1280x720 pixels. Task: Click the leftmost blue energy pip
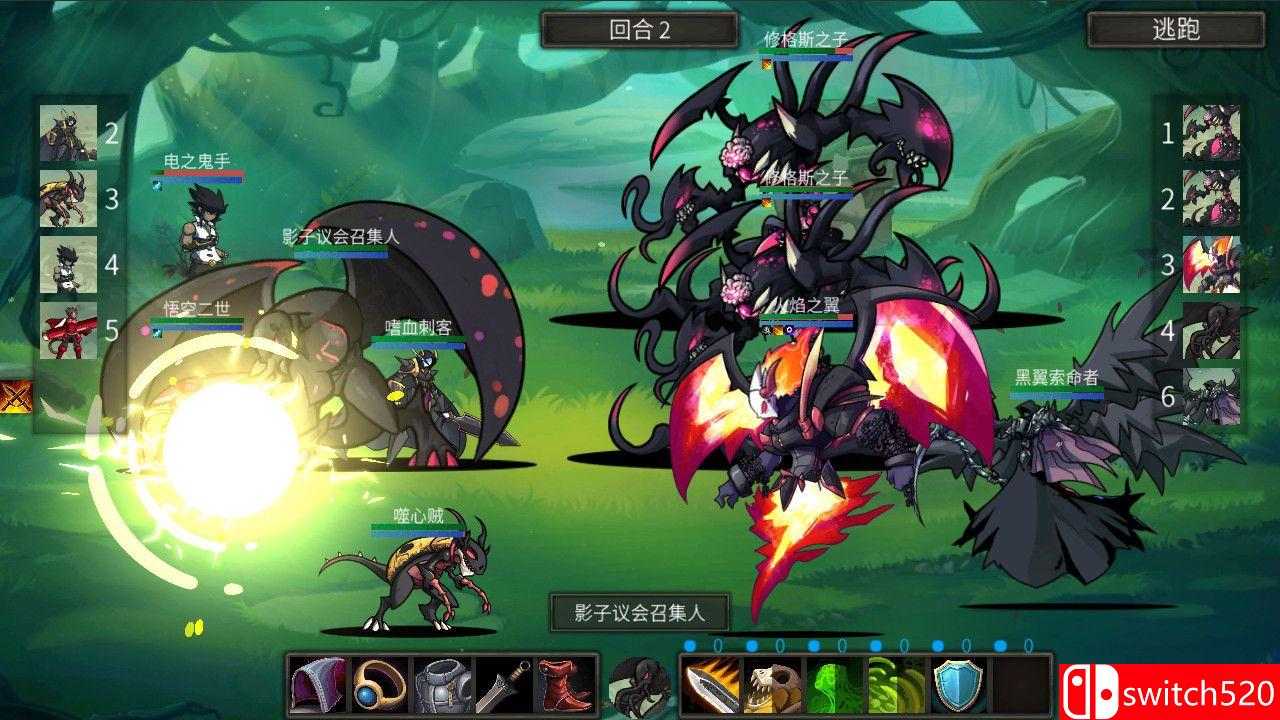click(x=689, y=645)
